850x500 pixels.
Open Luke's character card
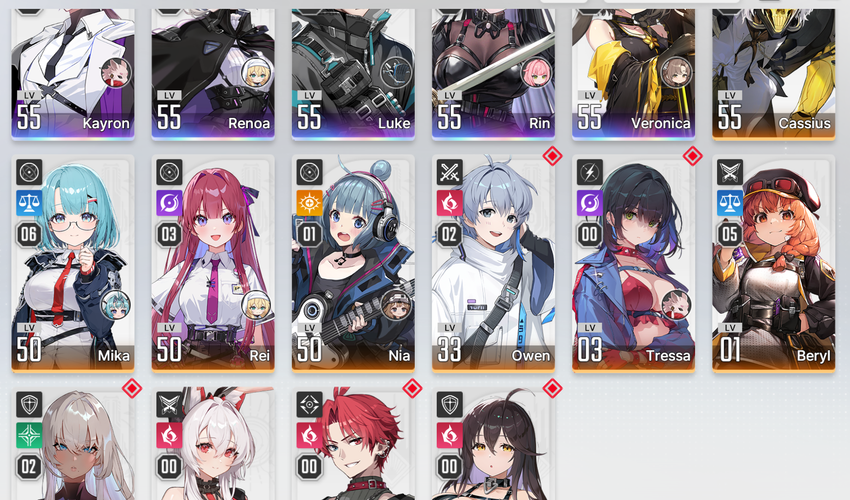(x=352, y=70)
